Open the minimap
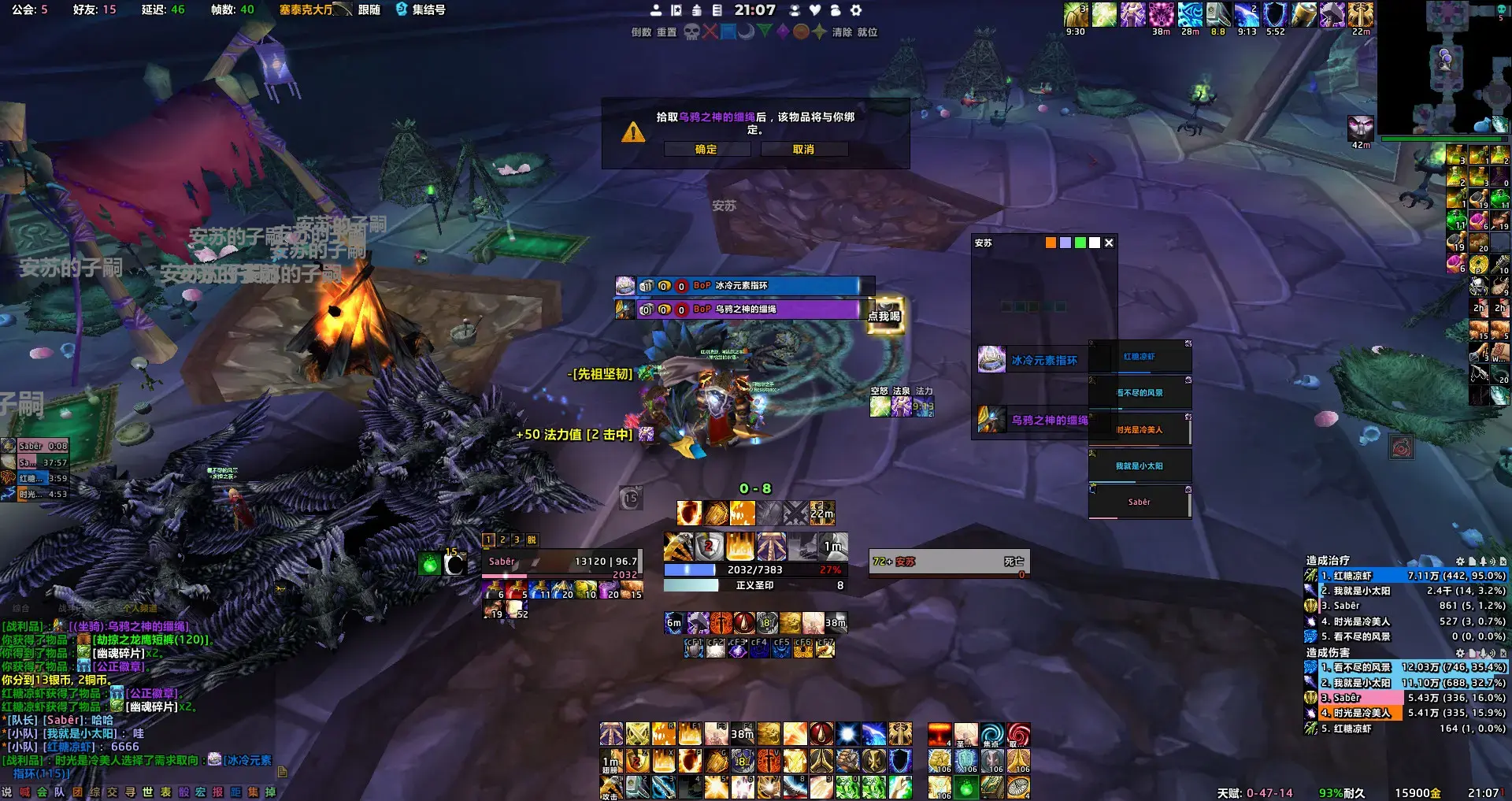The height and width of the screenshot is (801, 1512). click(1443, 66)
